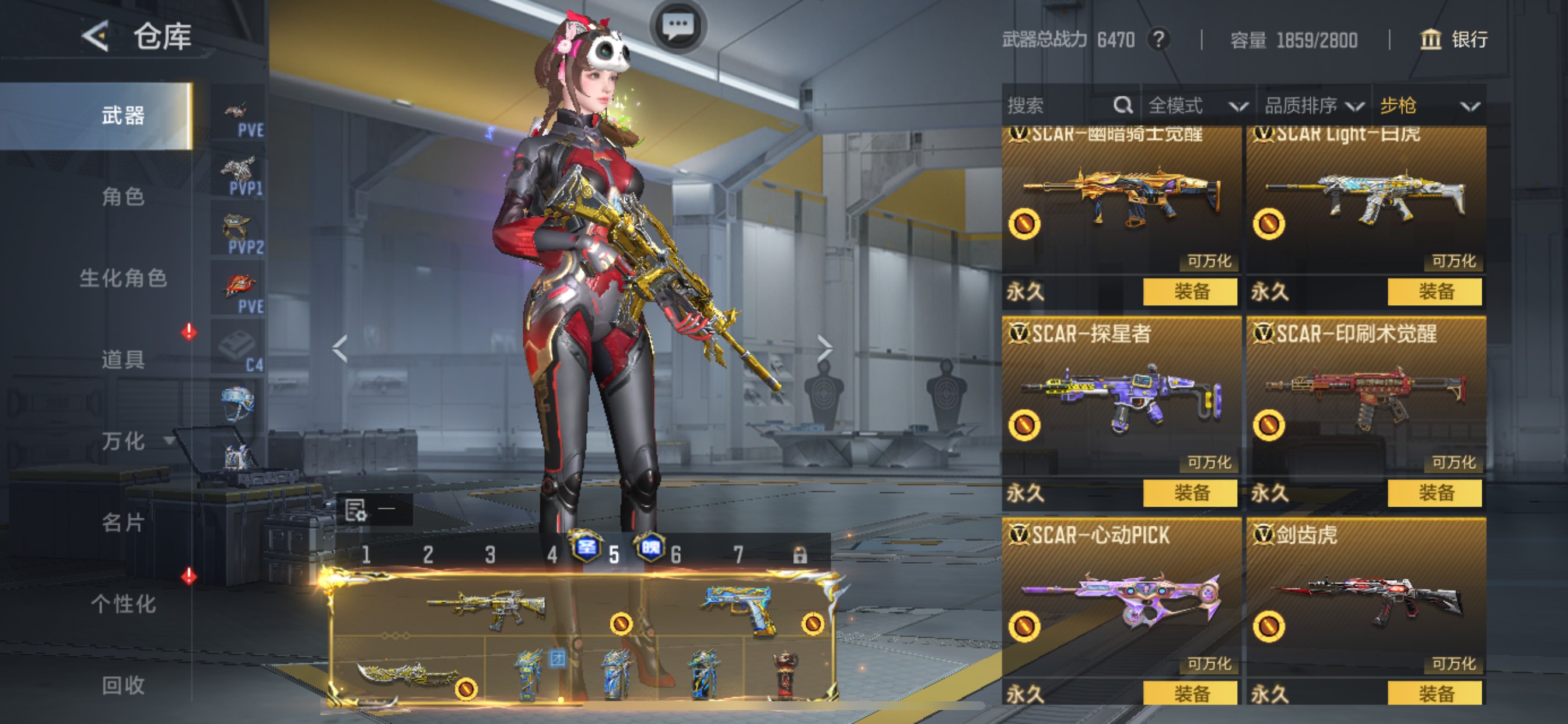The image size is (1568, 724).
Task: Rotate character with the right arrow
Action: coord(824,349)
